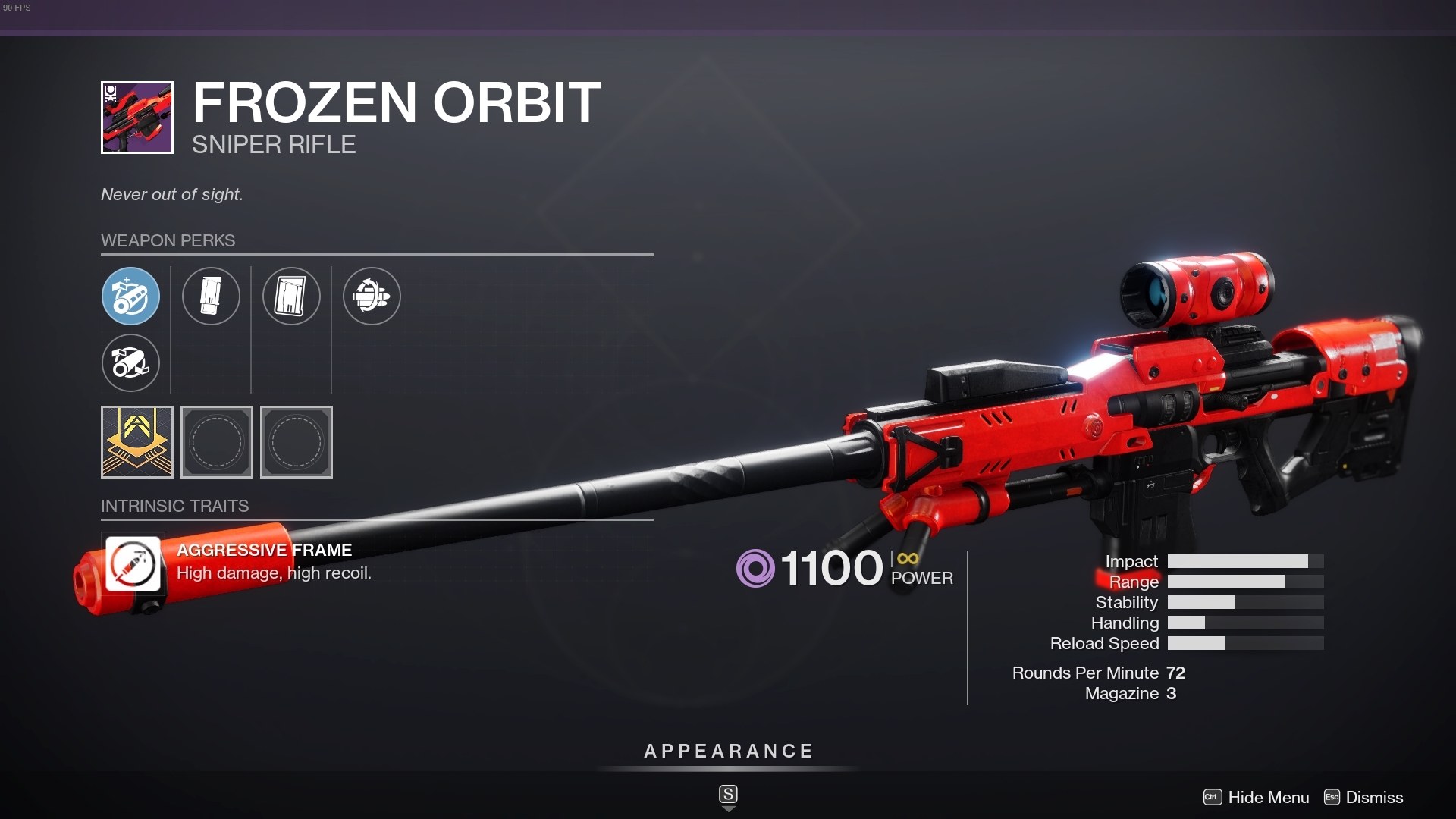The image size is (1456, 819).
Task: Select the second barrel perk option
Action: (131, 363)
